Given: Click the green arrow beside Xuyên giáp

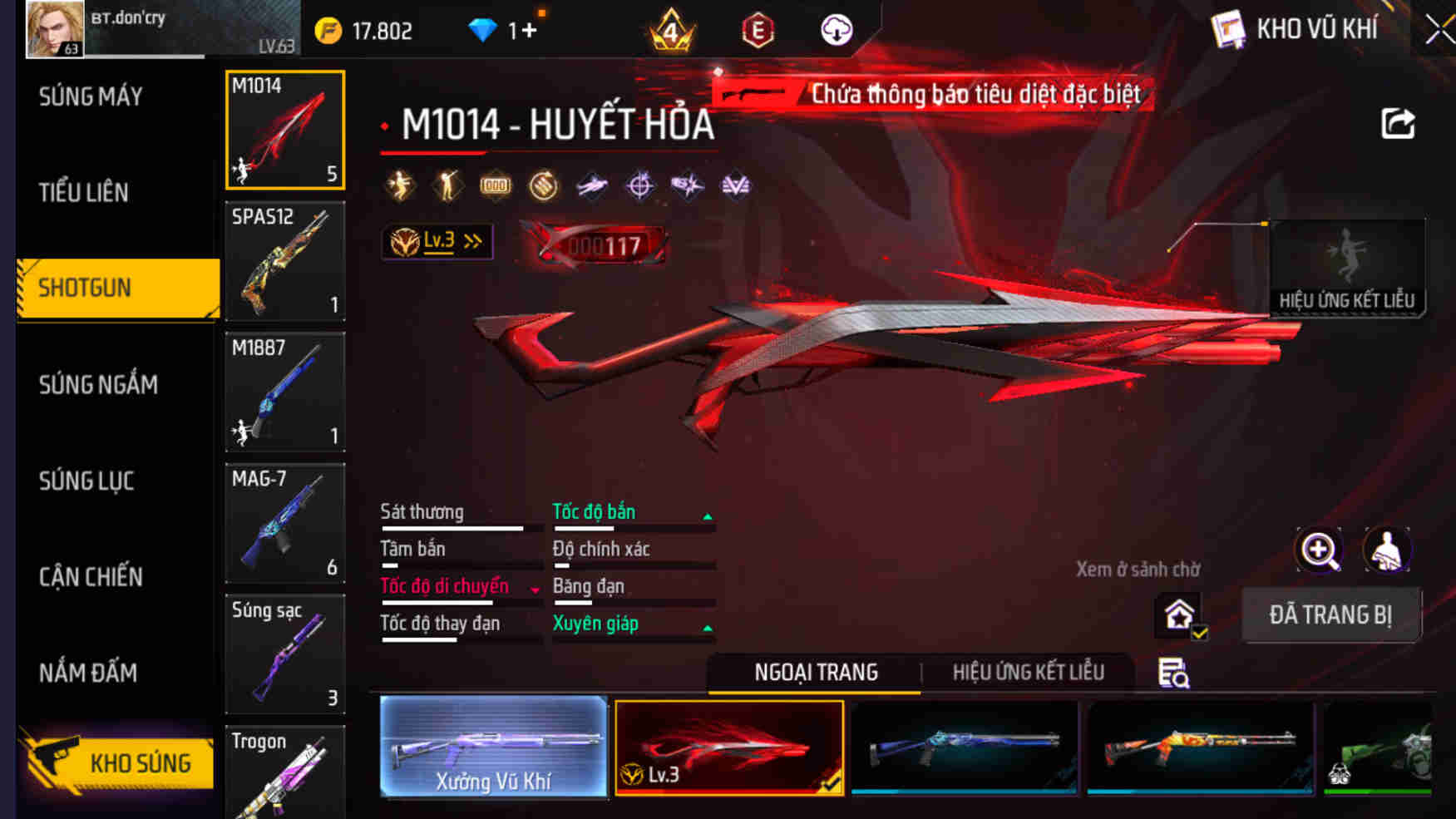Looking at the screenshot, I should coord(708,629).
